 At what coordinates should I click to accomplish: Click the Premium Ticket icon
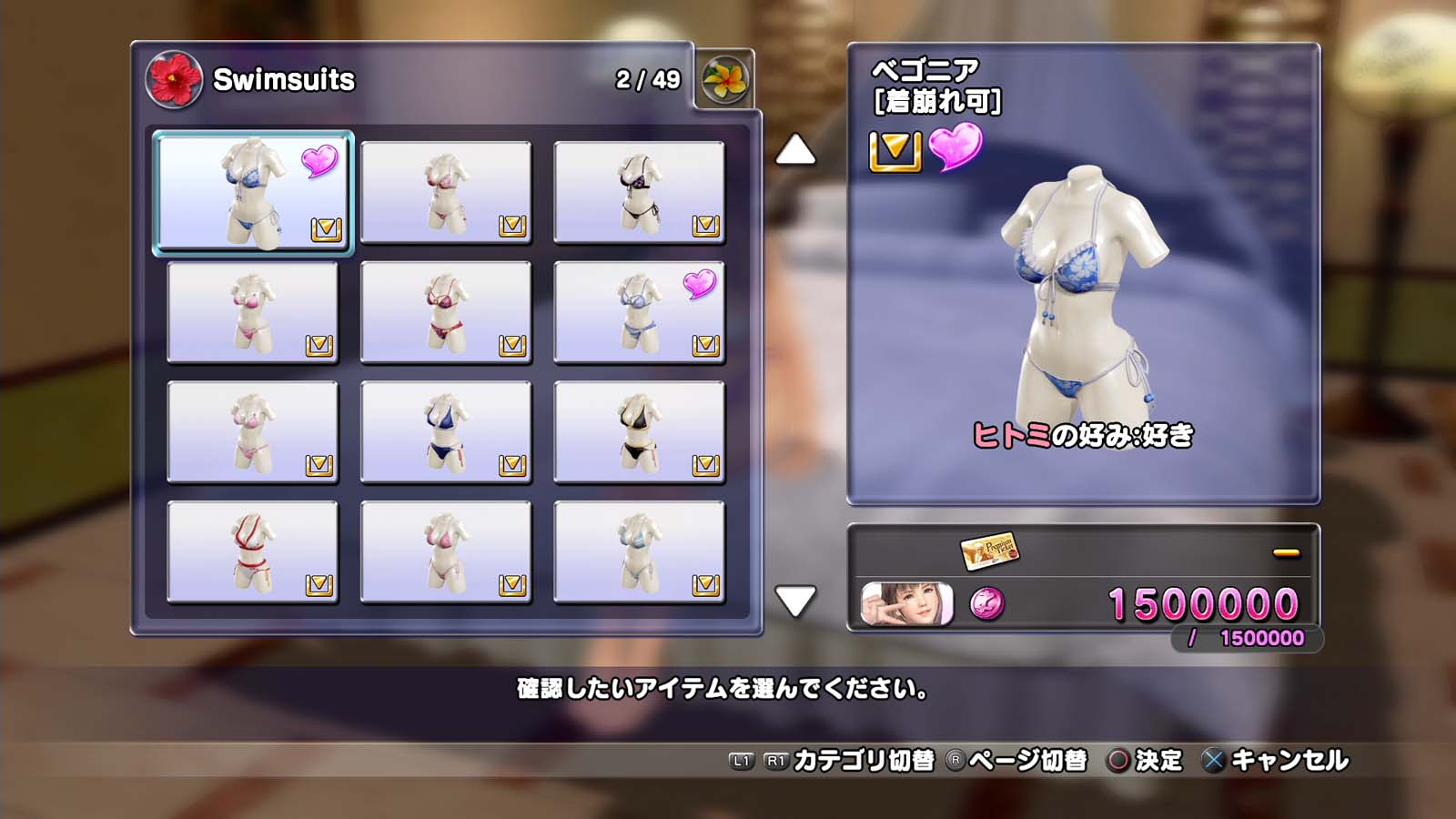[989, 550]
